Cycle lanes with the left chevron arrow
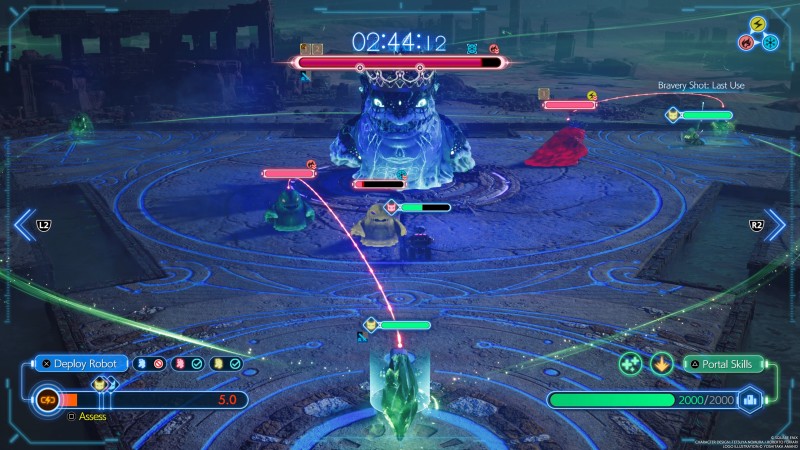 (25, 225)
